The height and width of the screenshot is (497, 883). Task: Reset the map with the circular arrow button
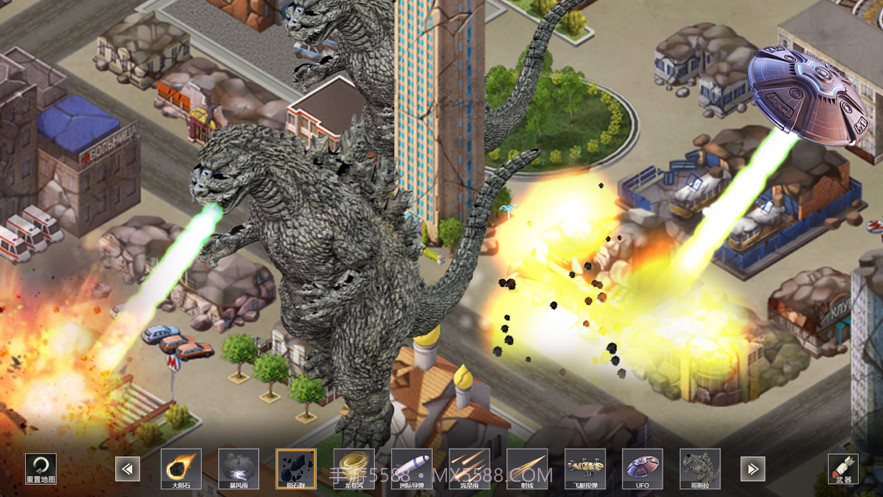41,466
